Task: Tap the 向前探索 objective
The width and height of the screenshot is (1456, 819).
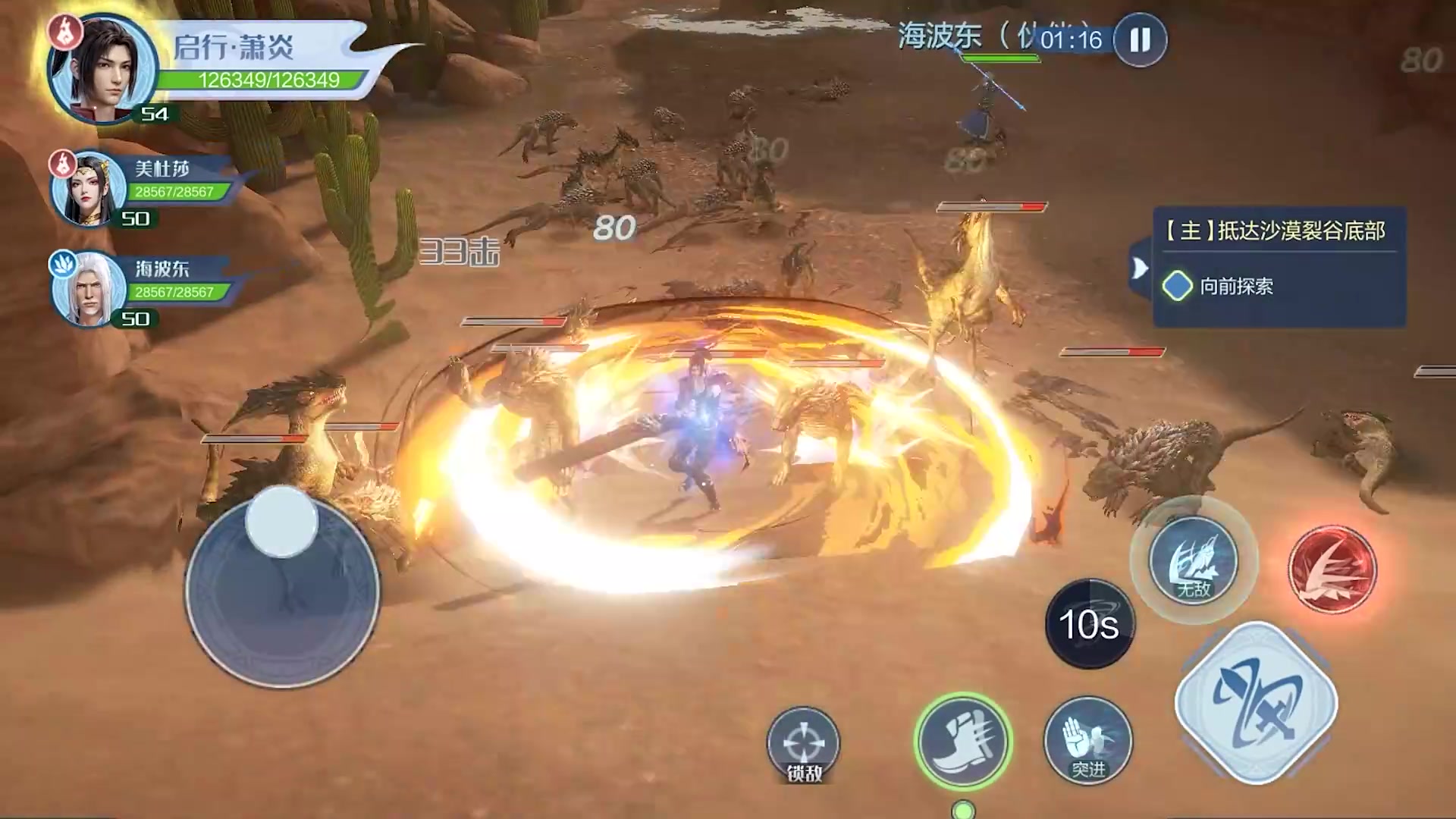Action: 1236,287
